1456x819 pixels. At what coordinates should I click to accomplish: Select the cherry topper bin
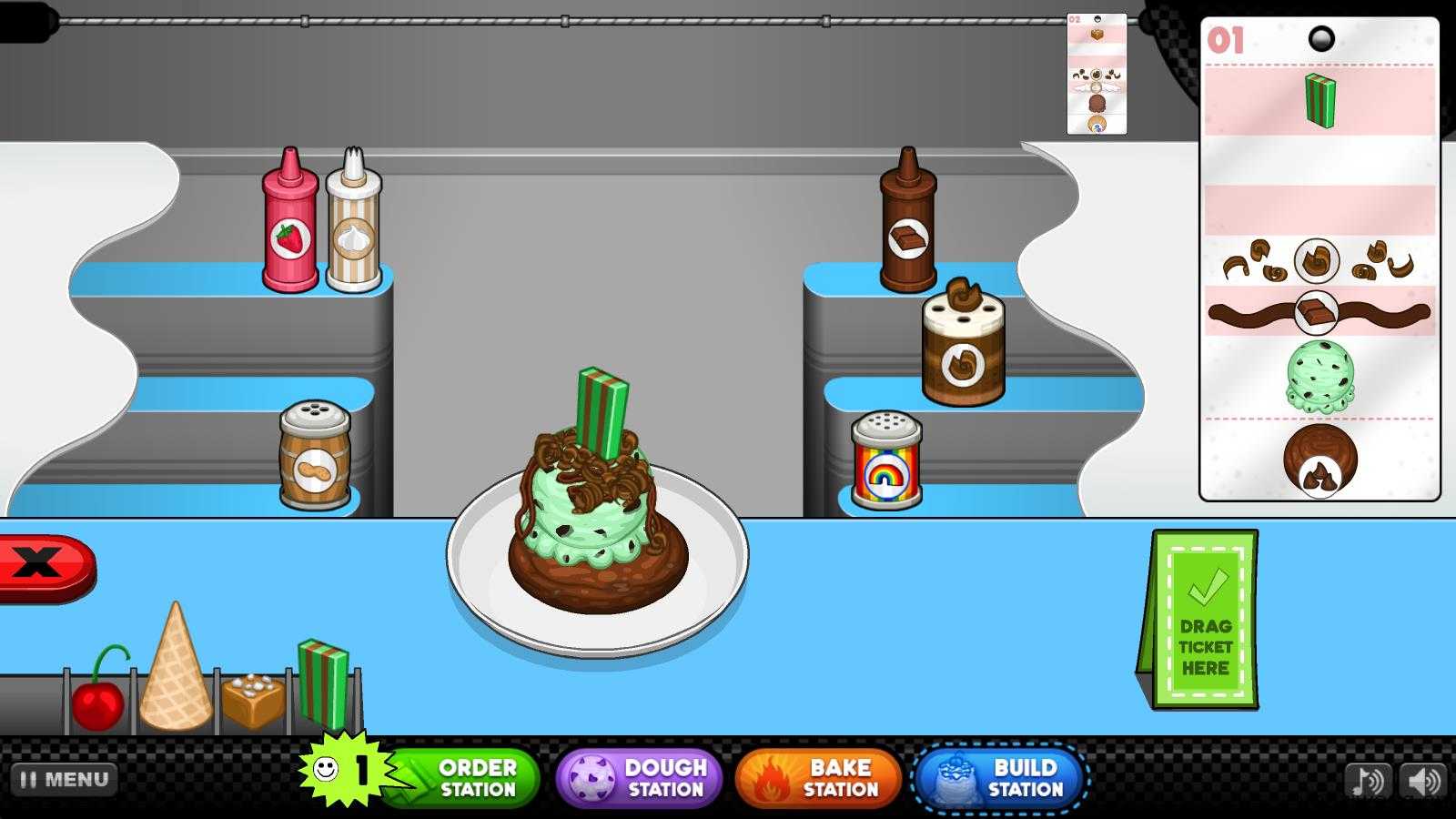pyautogui.click(x=99, y=696)
